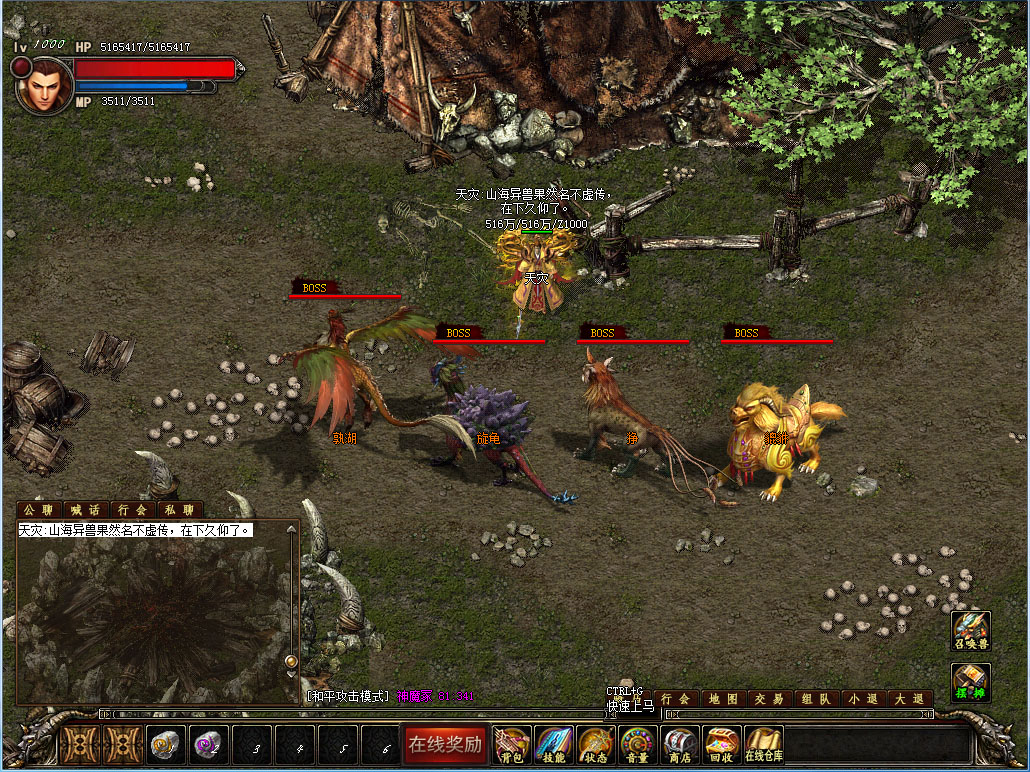Activate the 召唤兽 summon beast icon
1030x772 pixels.
tap(970, 630)
